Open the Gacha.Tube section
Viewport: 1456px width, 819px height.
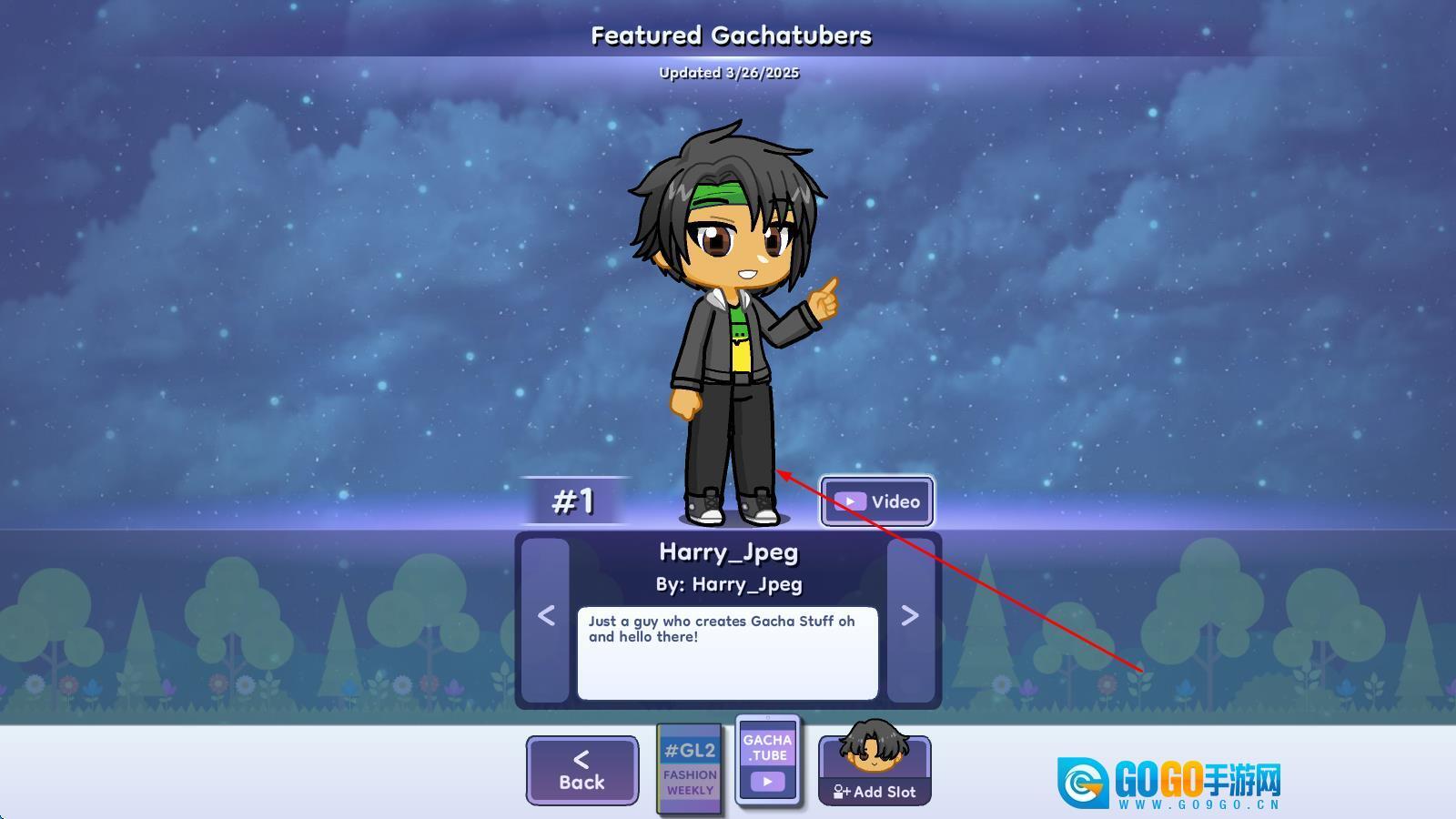pos(768,761)
